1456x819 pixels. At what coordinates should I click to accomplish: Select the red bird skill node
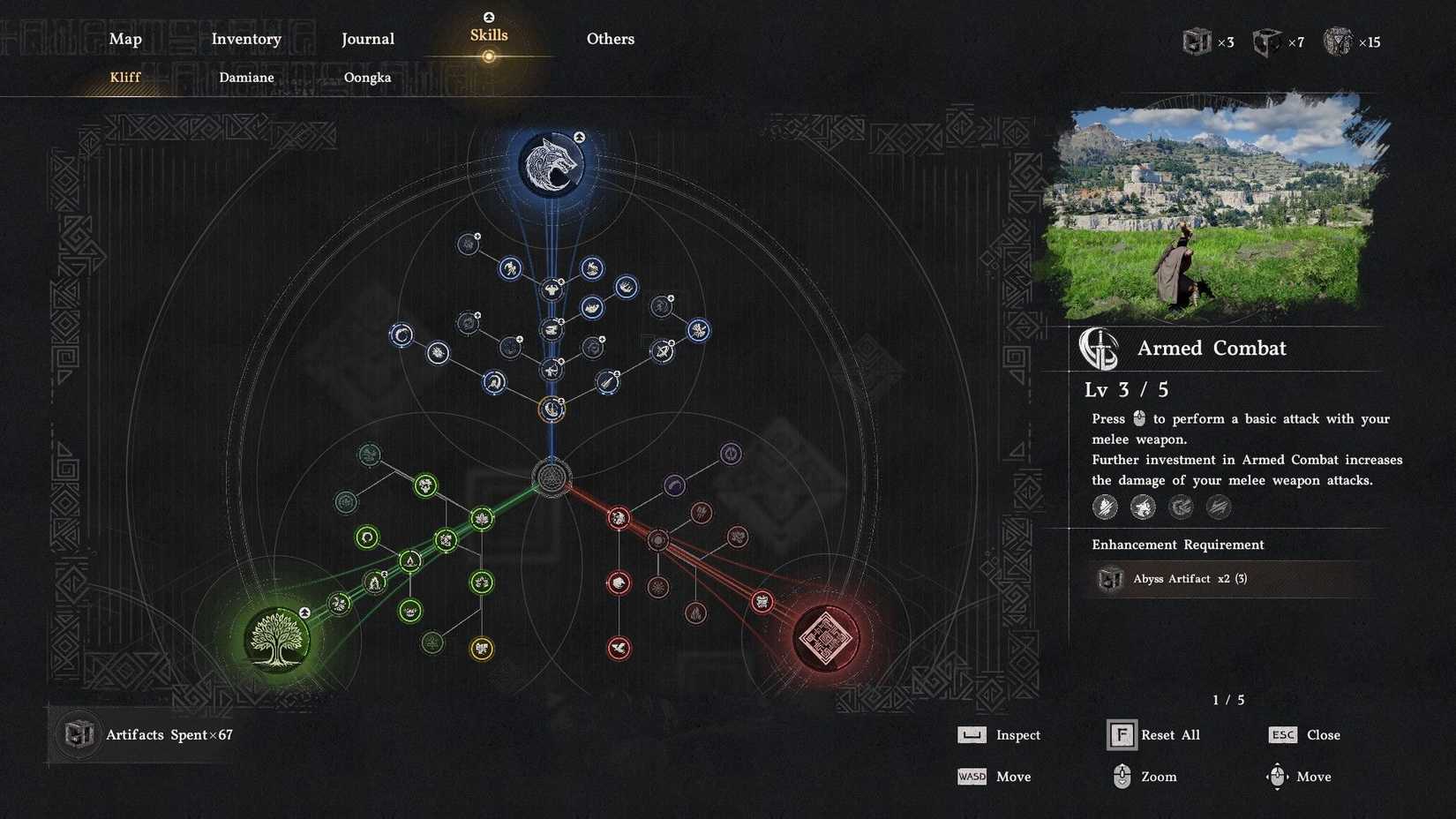619,647
